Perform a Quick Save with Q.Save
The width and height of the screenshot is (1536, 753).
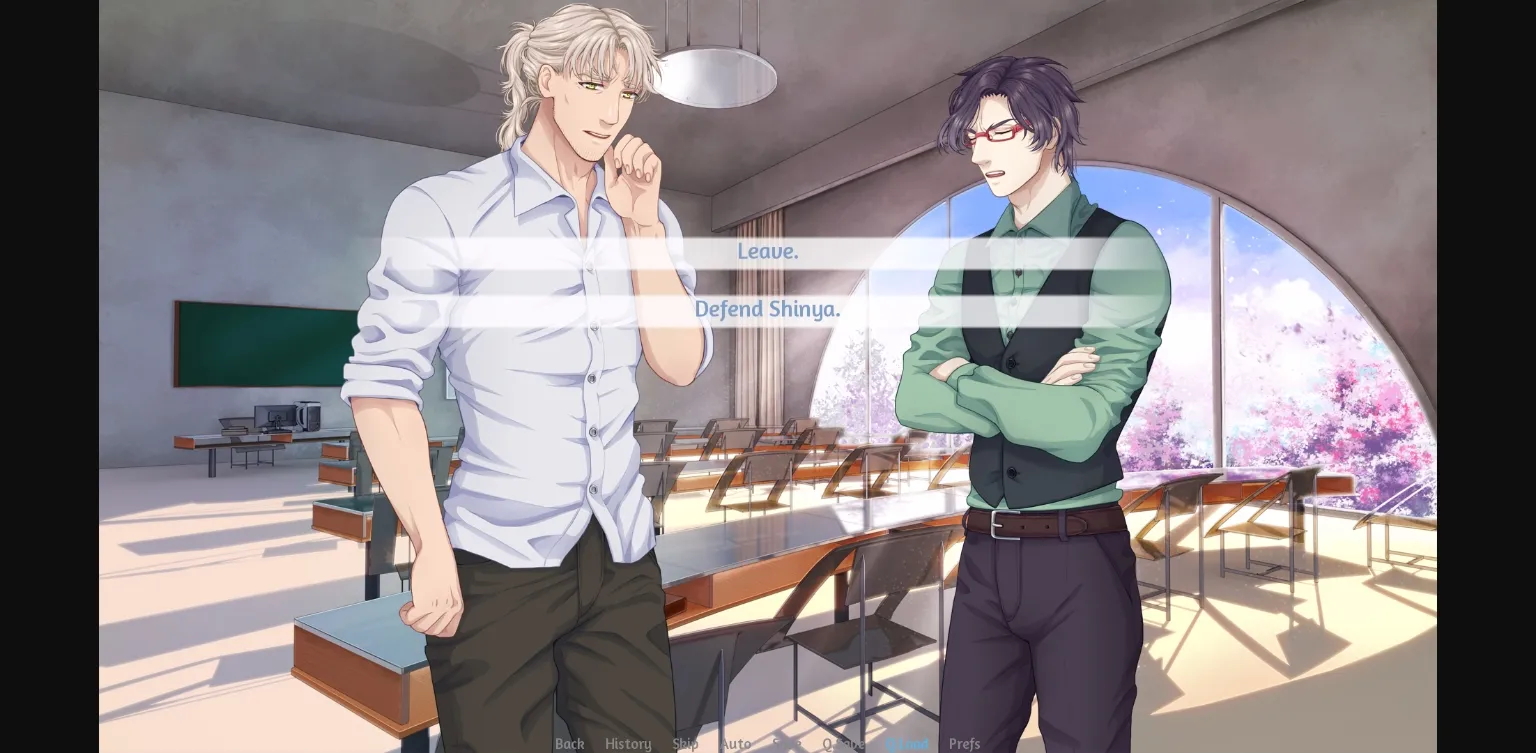click(845, 744)
